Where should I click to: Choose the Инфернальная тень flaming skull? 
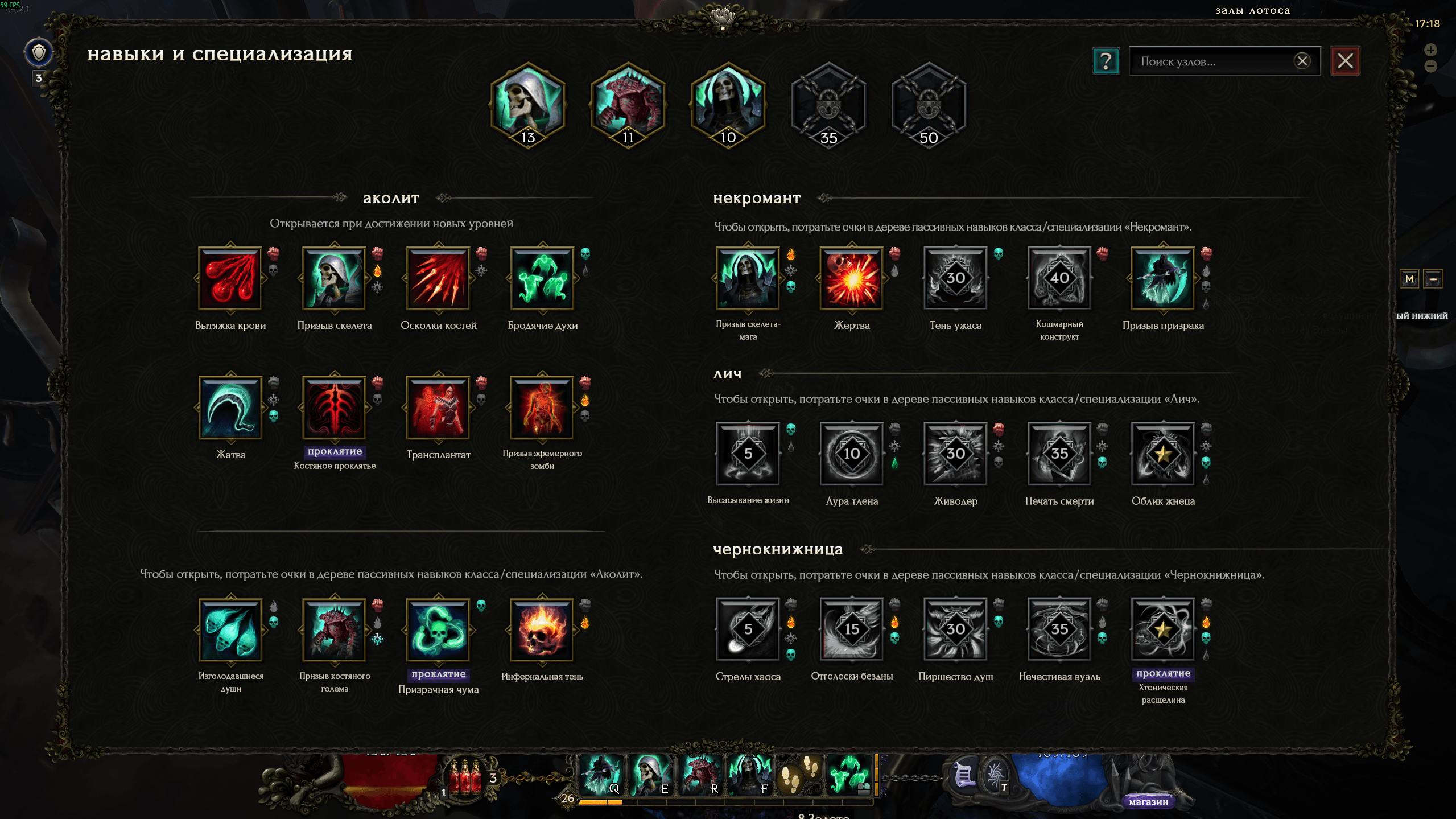pyautogui.click(x=542, y=629)
